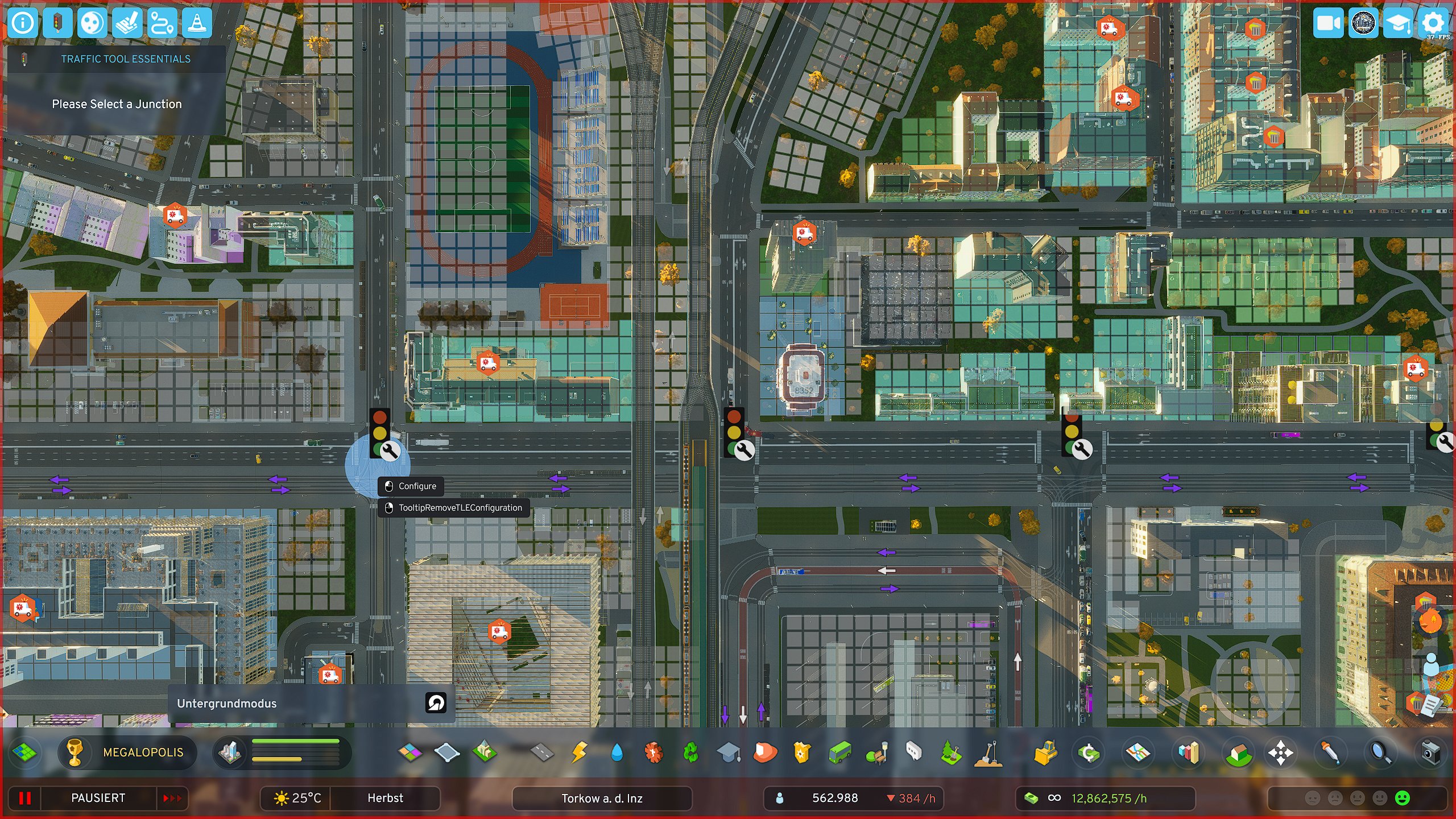
Task: Open the info view button
Action: (x=23, y=23)
